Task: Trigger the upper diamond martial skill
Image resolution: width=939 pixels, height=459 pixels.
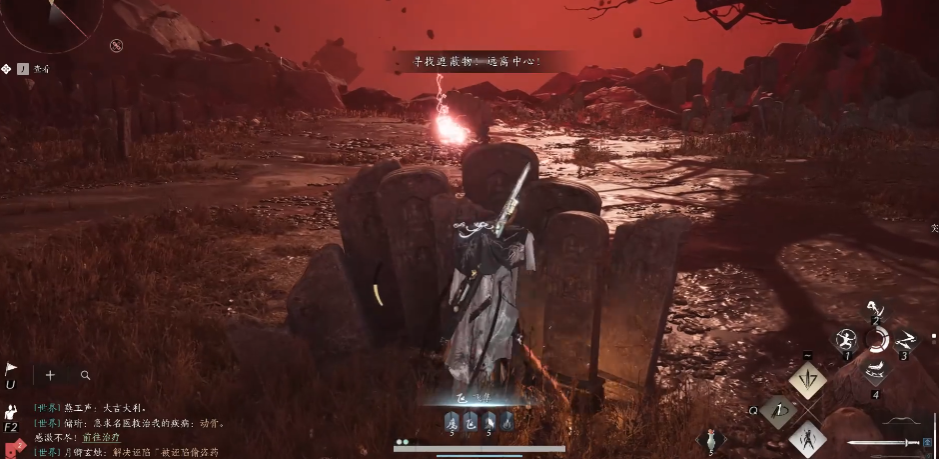Action: coord(807,380)
